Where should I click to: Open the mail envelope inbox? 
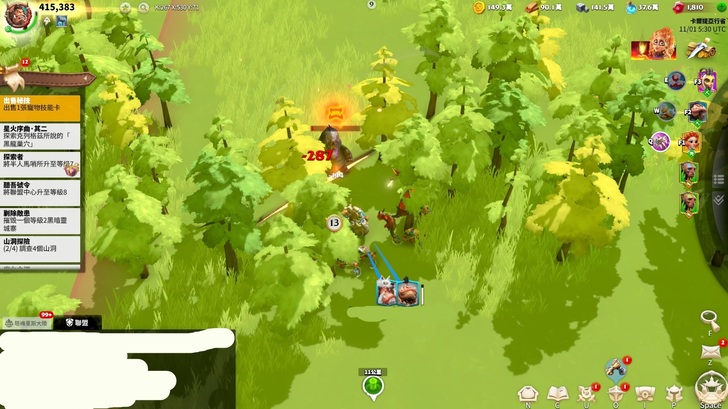pos(711,351)
